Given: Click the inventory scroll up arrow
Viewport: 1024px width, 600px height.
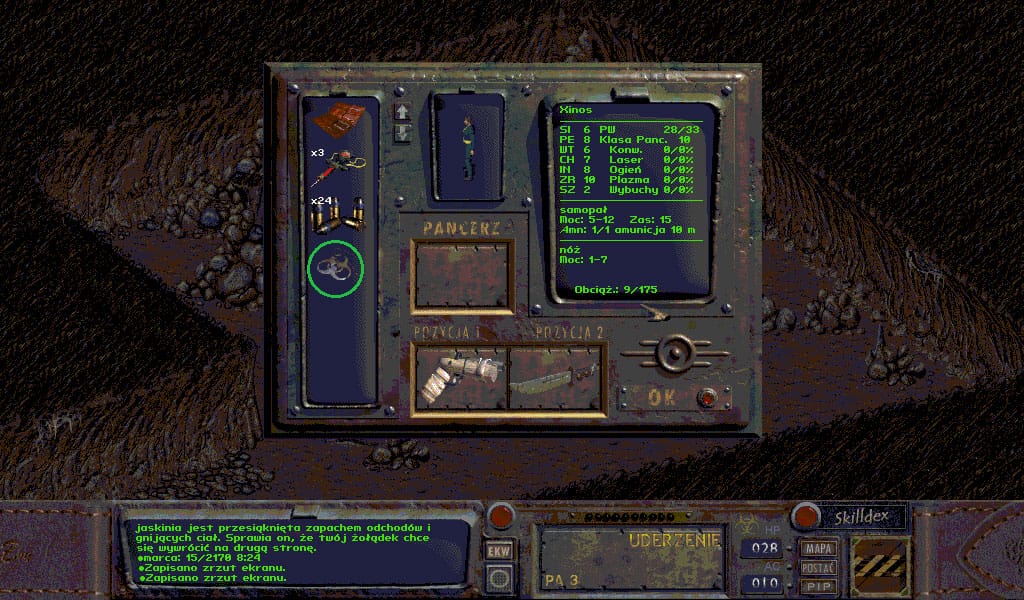Looking at the screenshot, I should point(402,111).
